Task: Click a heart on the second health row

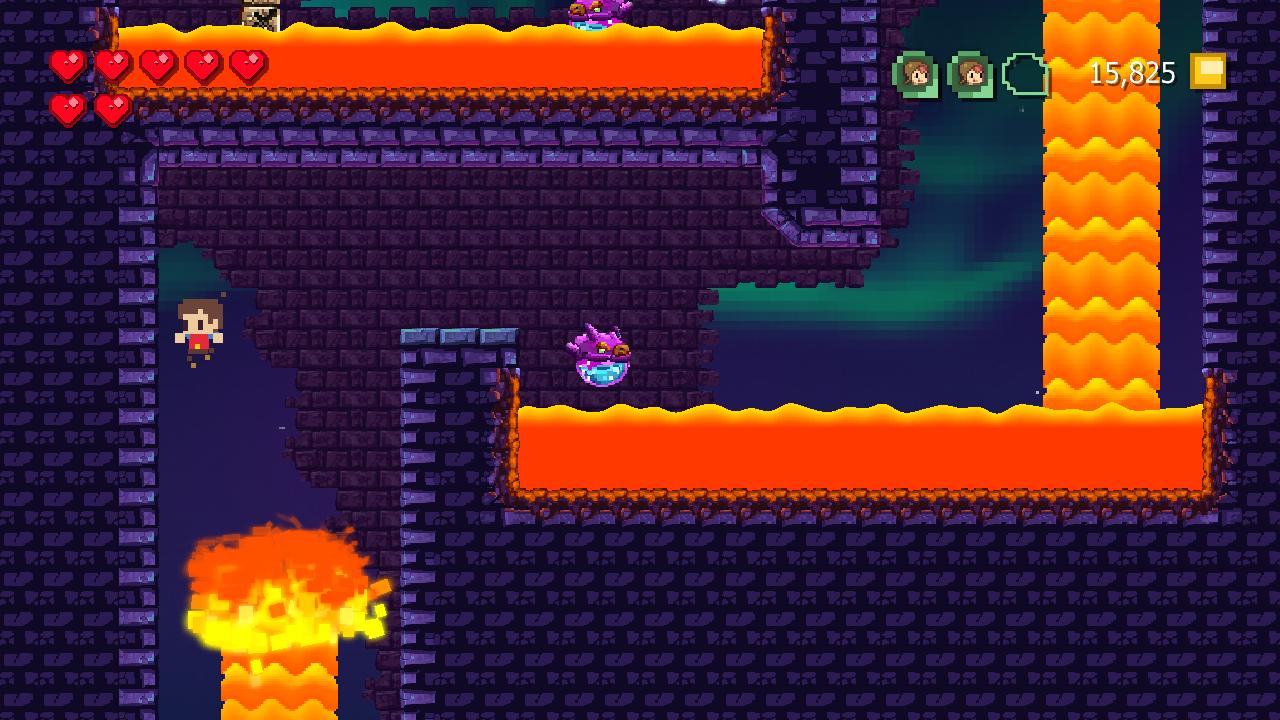Action: point(67,108)
